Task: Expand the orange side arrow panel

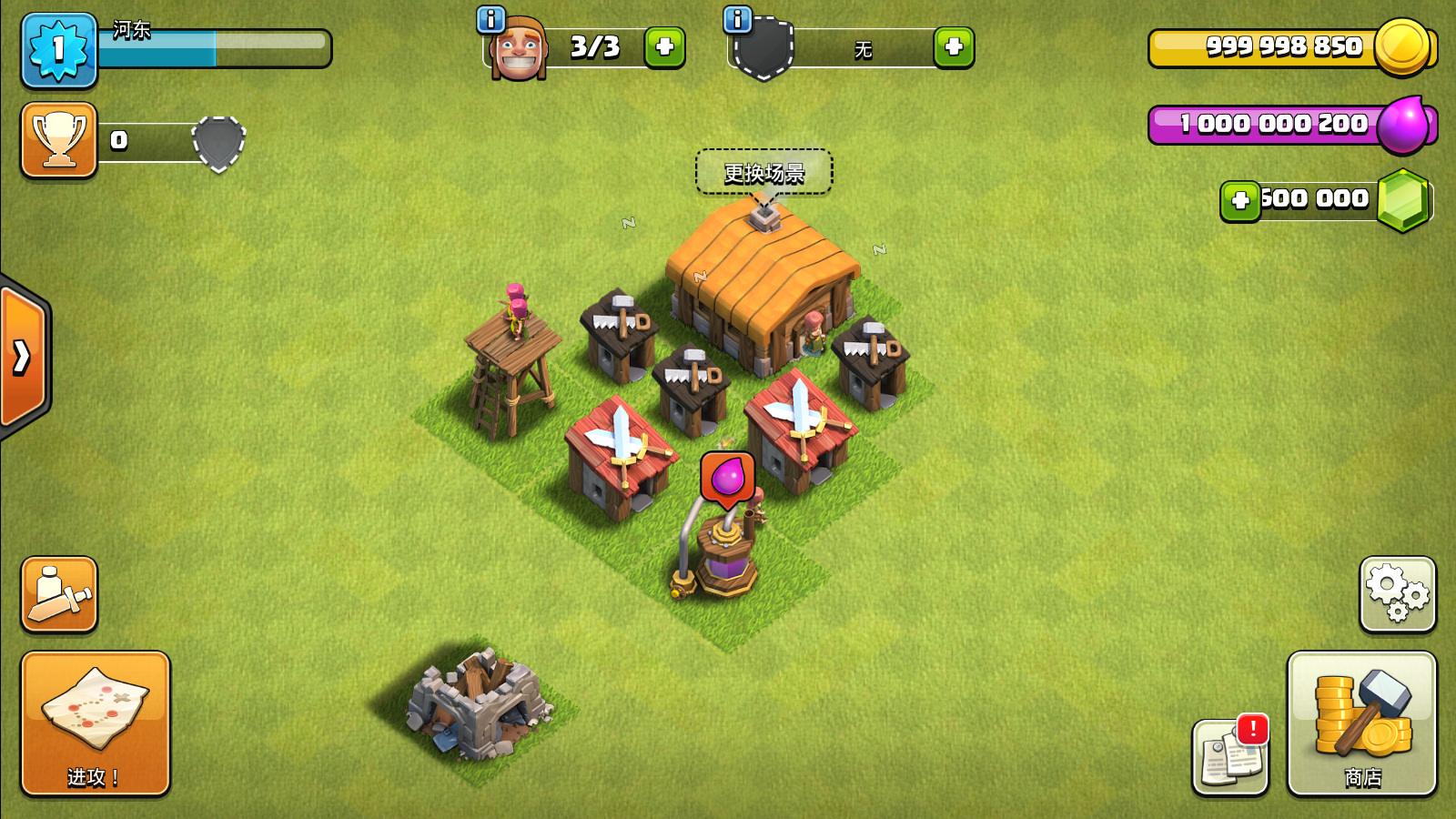Action: (23, 357)
